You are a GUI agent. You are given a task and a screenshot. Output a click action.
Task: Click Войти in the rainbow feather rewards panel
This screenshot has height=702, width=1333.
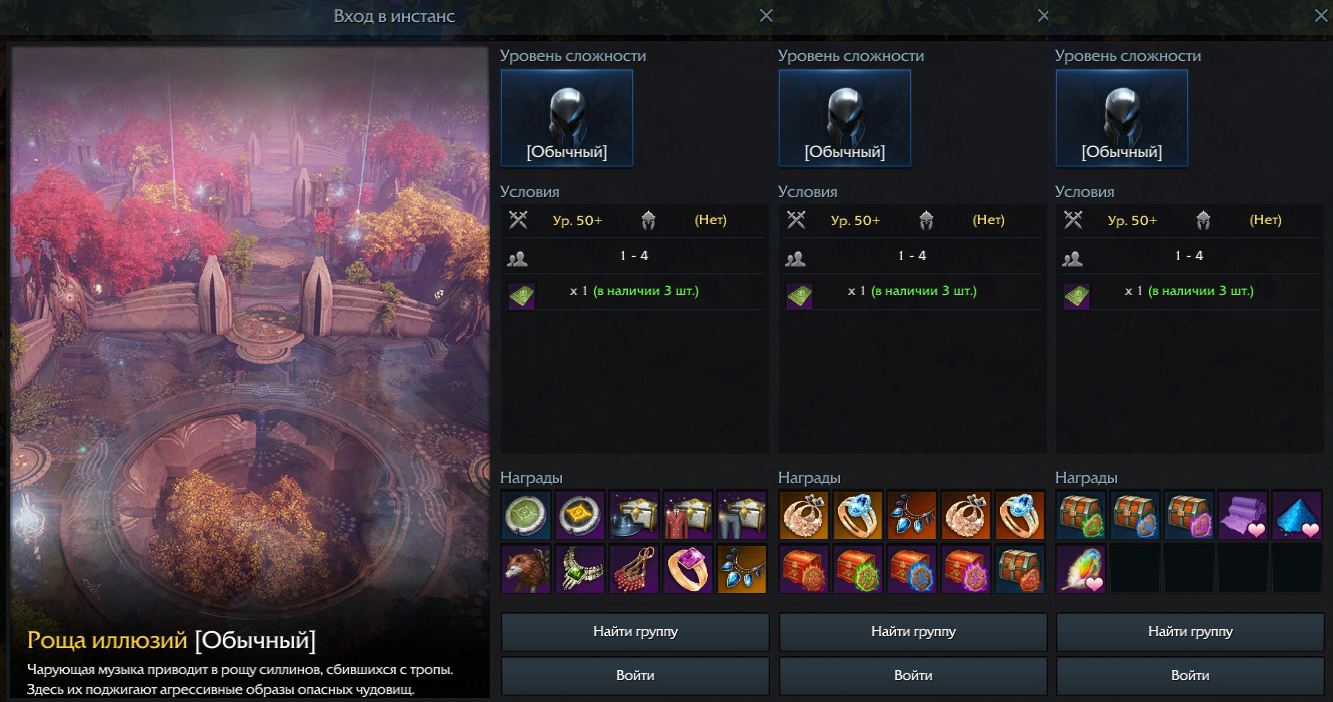(1190, 675)
